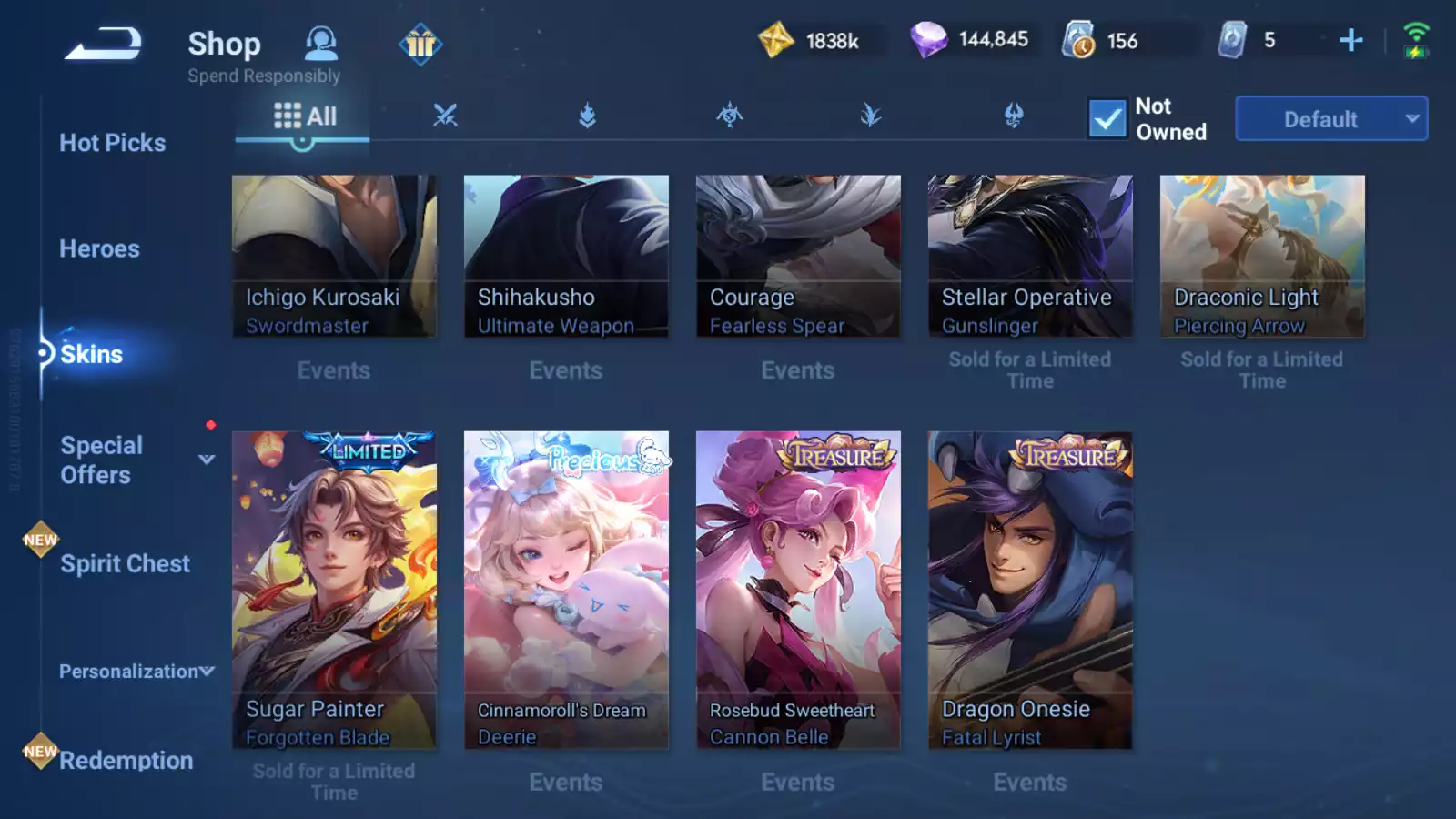Screen dimensions: 1456x819
Task: Open the Redemption section
Action: [126, 760]
